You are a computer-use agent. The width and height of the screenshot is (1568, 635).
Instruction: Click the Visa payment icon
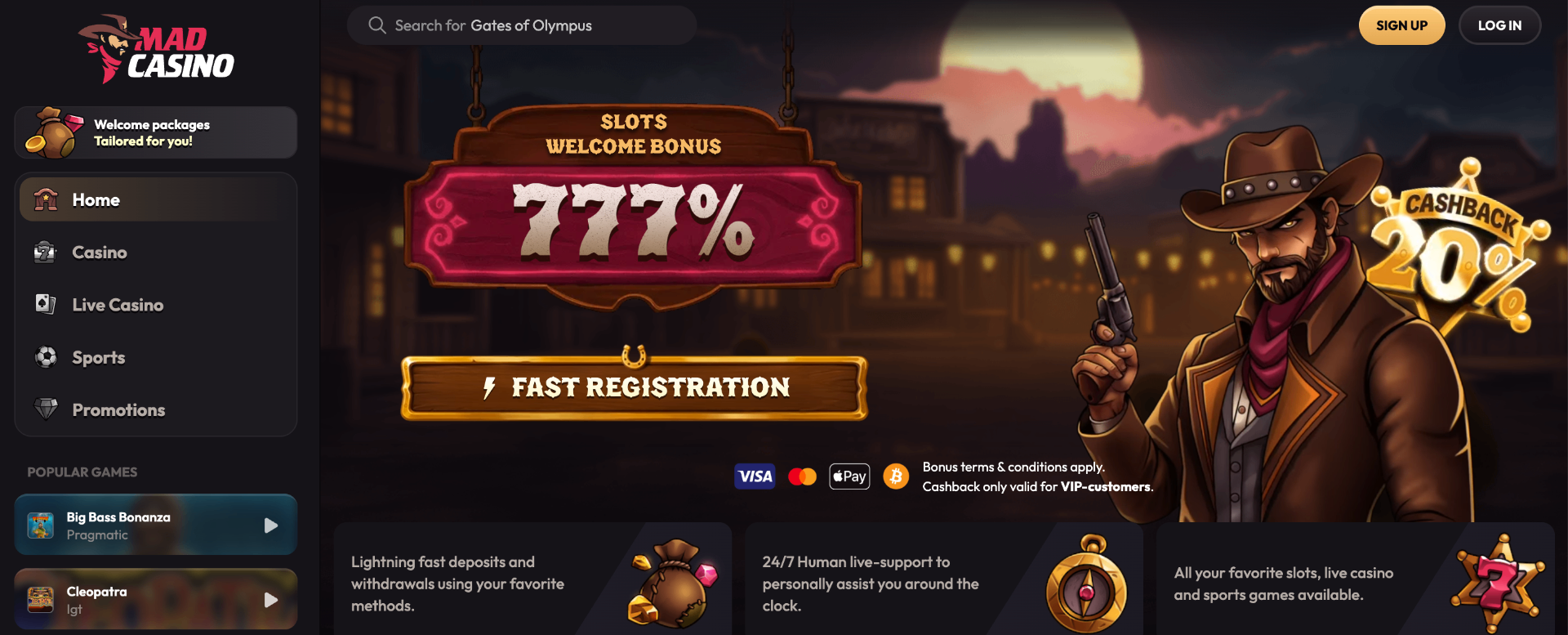coord(755,476)
